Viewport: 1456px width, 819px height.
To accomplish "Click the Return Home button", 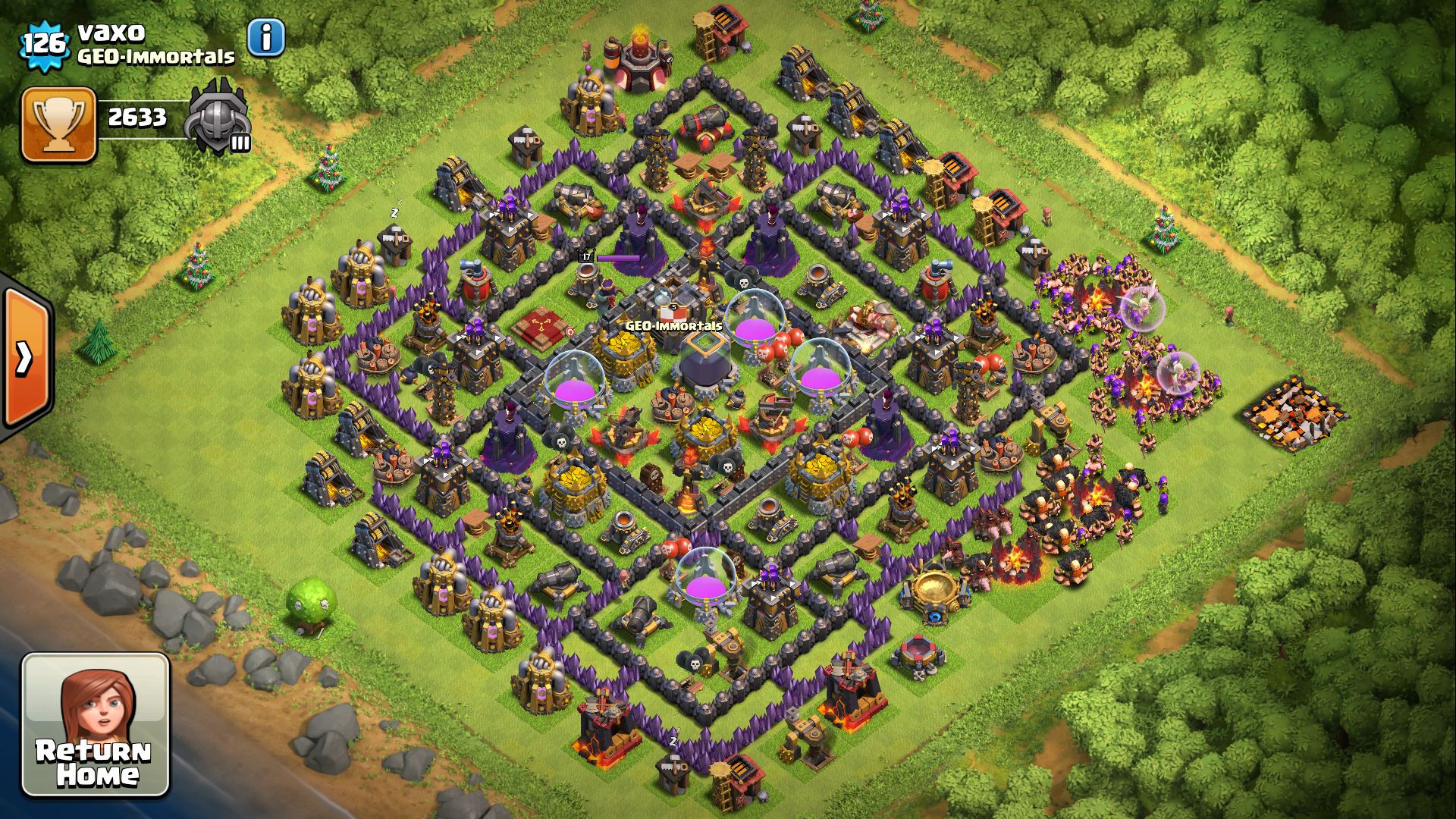I will point(96,725).
